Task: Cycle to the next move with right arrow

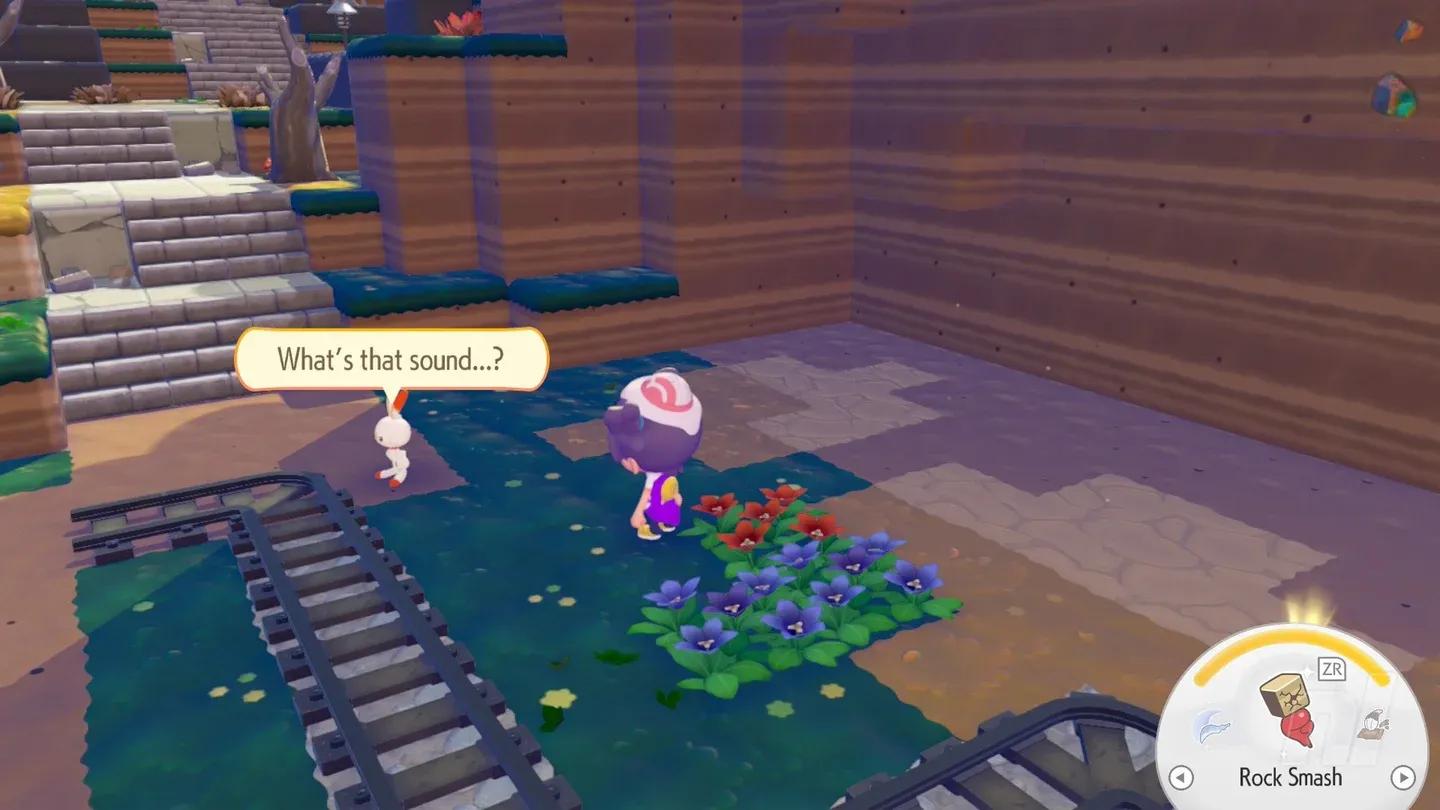Action: (1403, 777)
